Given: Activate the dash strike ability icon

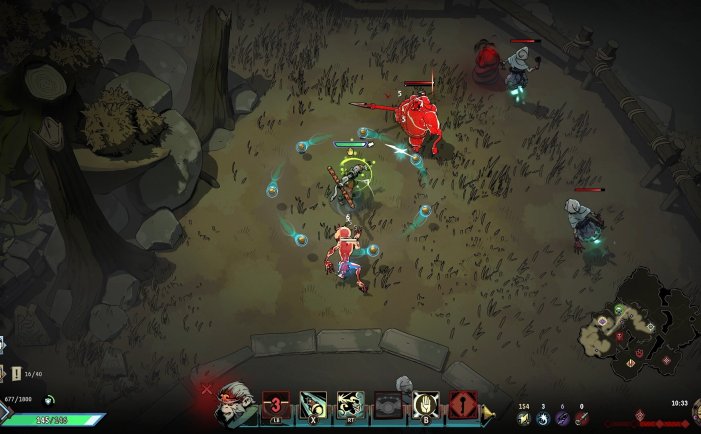Looking at the screenshot, I should (x=313, y=404).
